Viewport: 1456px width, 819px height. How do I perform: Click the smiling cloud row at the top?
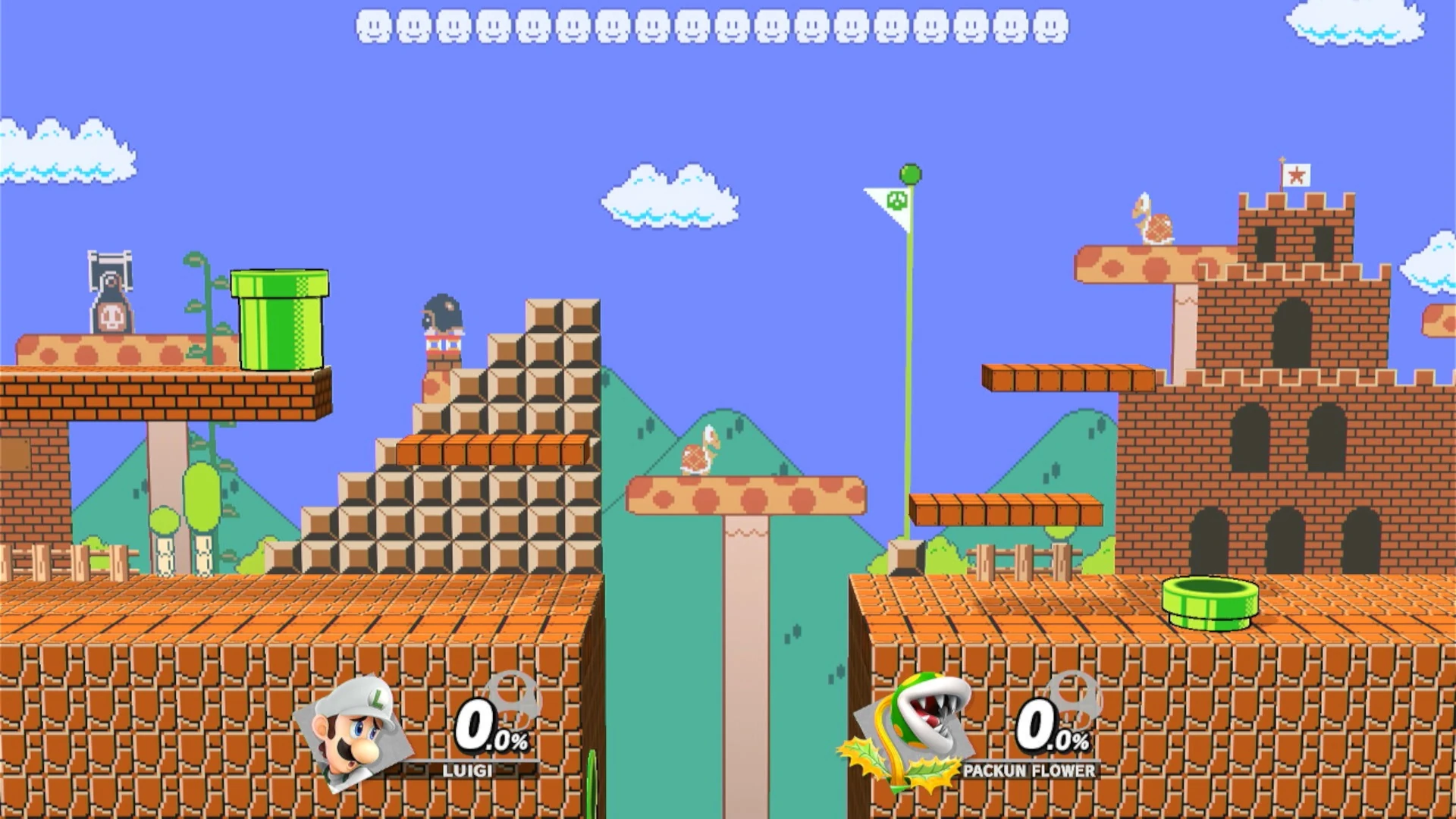(x=713, y=27)
